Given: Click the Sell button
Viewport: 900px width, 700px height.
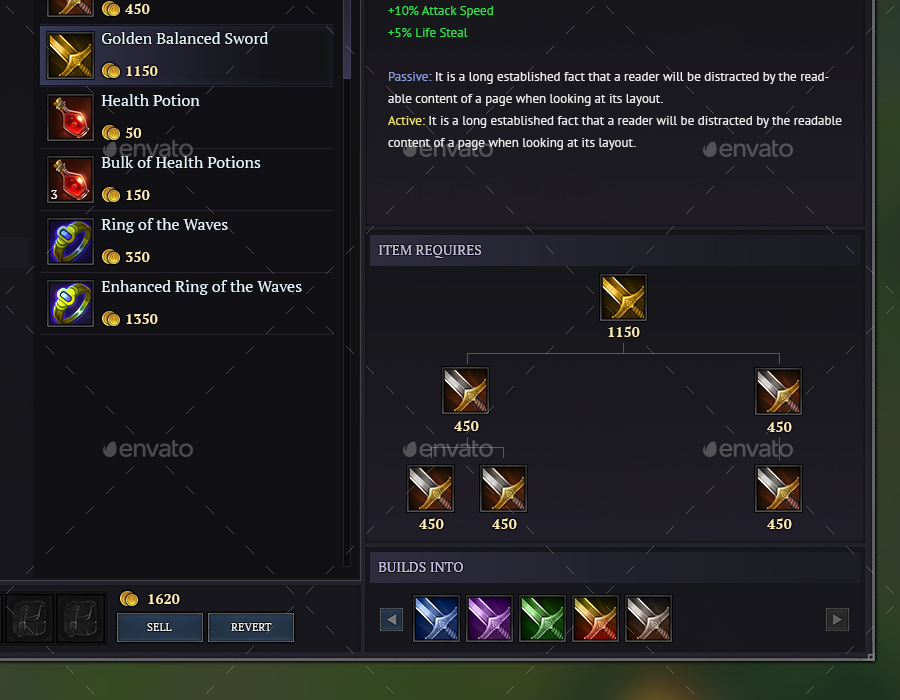Looking at the screenshot, I should [160, 627].
